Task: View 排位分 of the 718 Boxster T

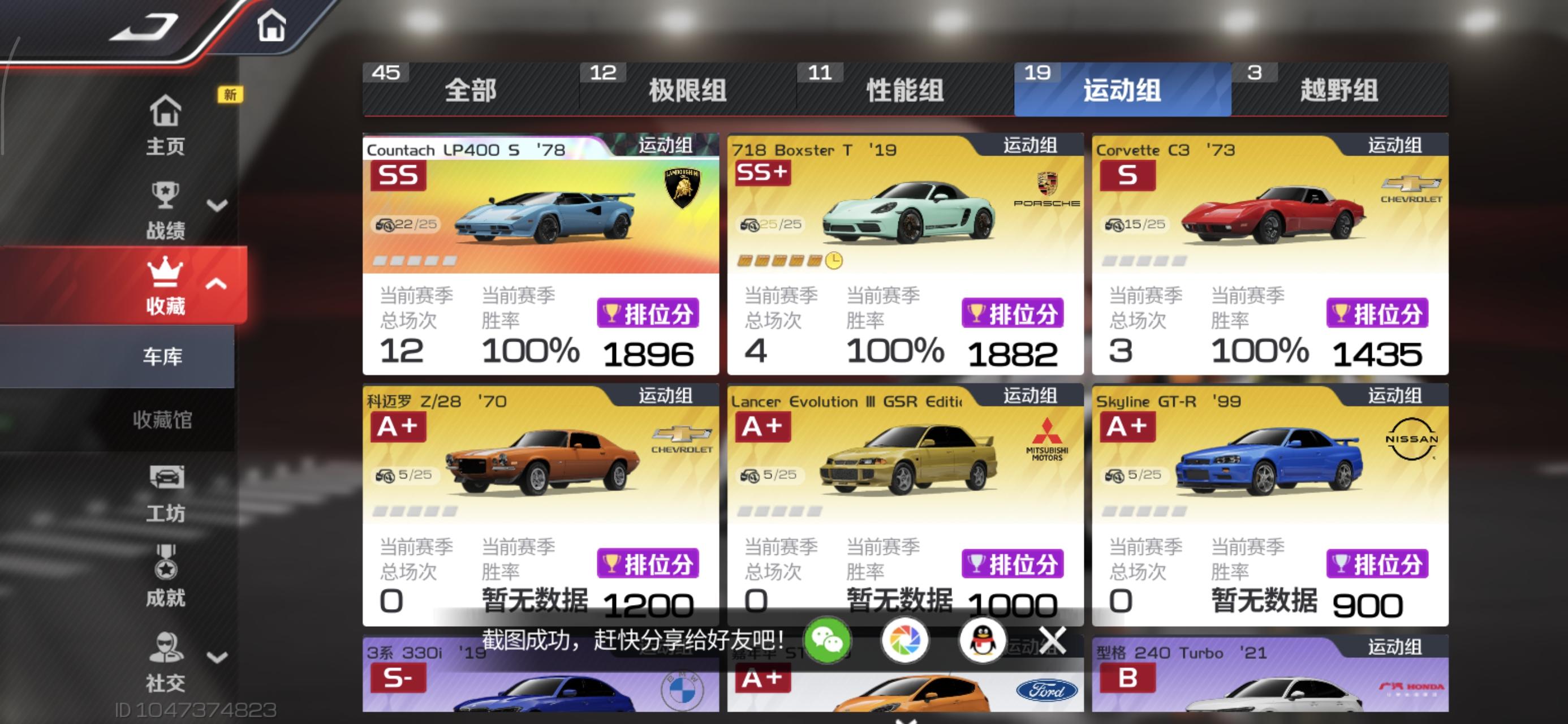Action: (1014, 312)
